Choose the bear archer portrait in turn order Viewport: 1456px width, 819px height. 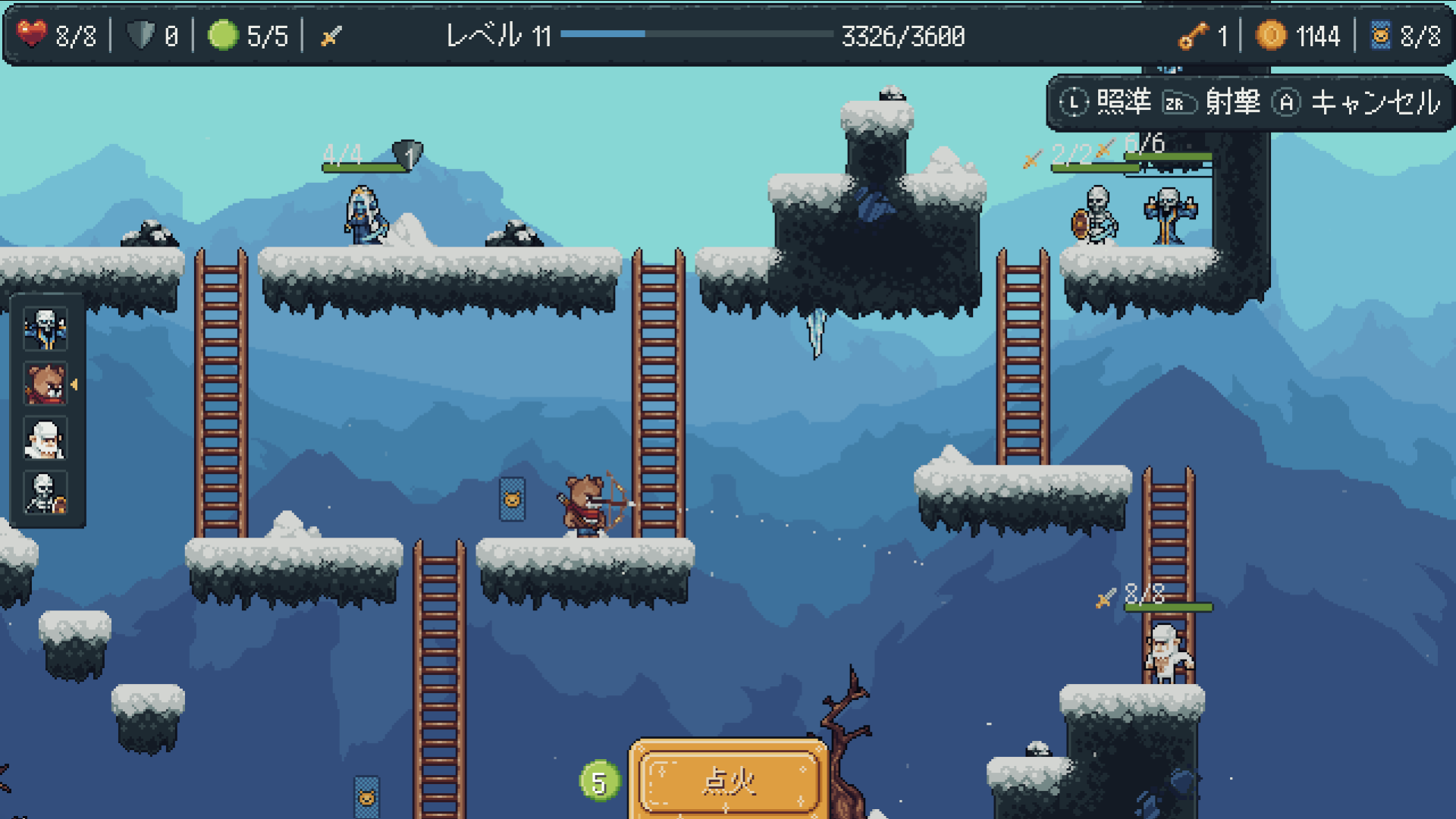45,384
